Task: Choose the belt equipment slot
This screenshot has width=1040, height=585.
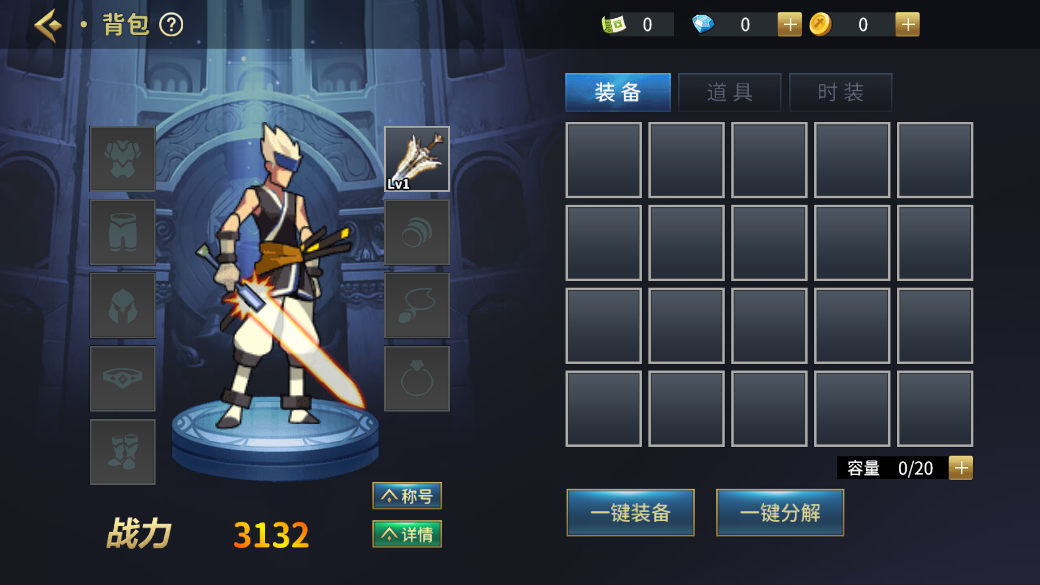Action: click(x=123, y=378)
